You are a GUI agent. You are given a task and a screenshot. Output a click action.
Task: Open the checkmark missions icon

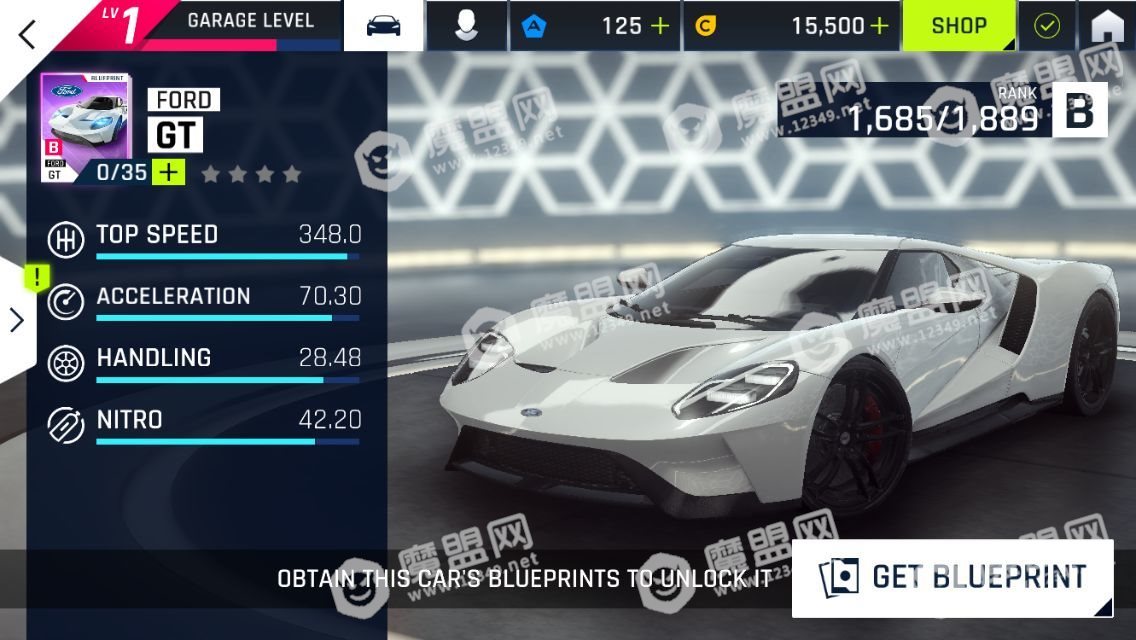tap(1046, 26)
